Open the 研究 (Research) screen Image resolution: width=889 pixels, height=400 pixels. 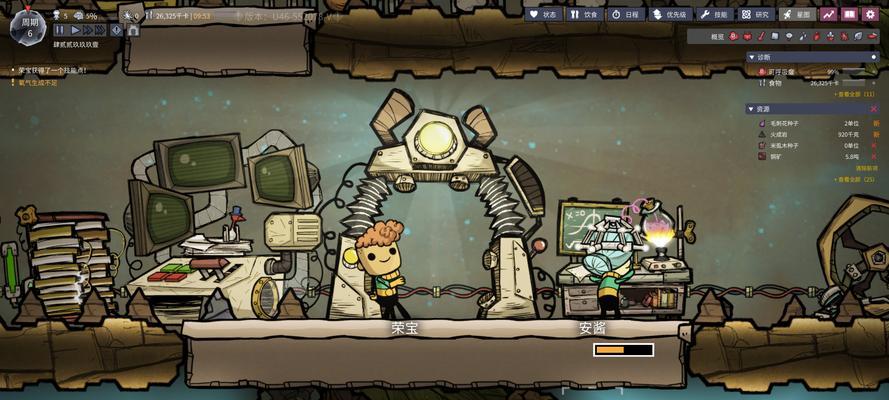coord(756,15)
